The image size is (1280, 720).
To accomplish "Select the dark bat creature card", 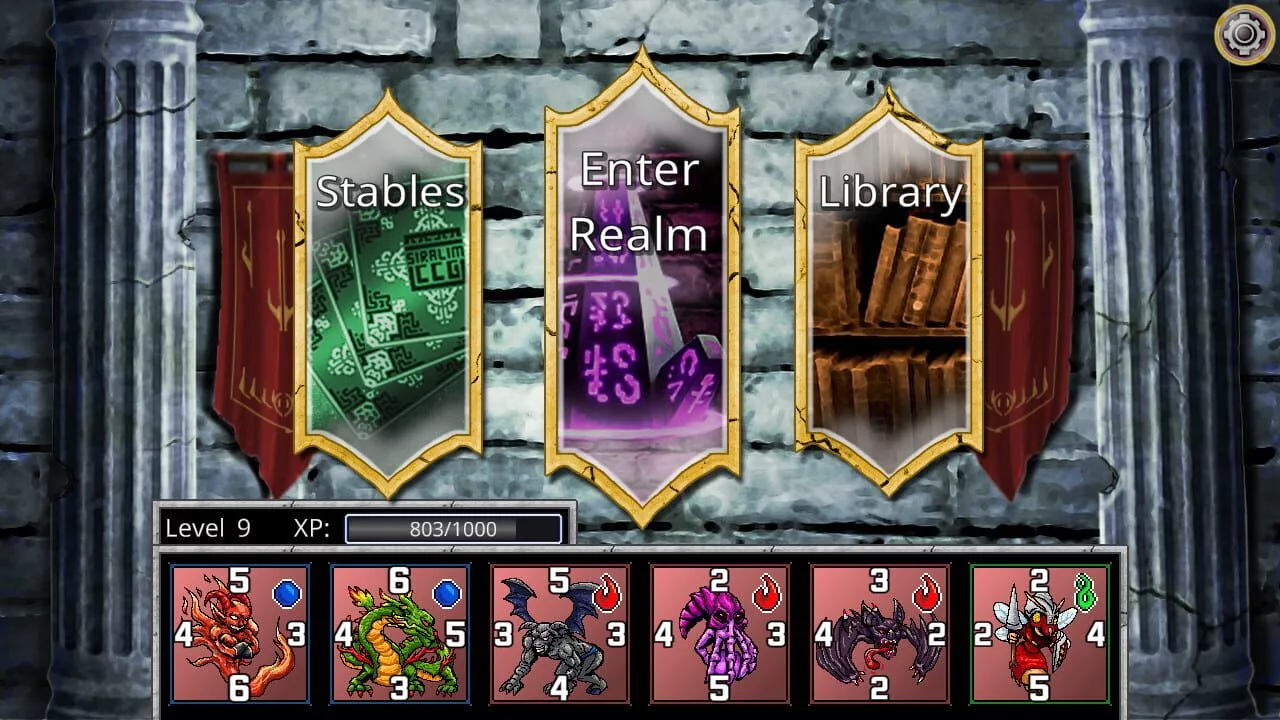I will pos(880,634).
